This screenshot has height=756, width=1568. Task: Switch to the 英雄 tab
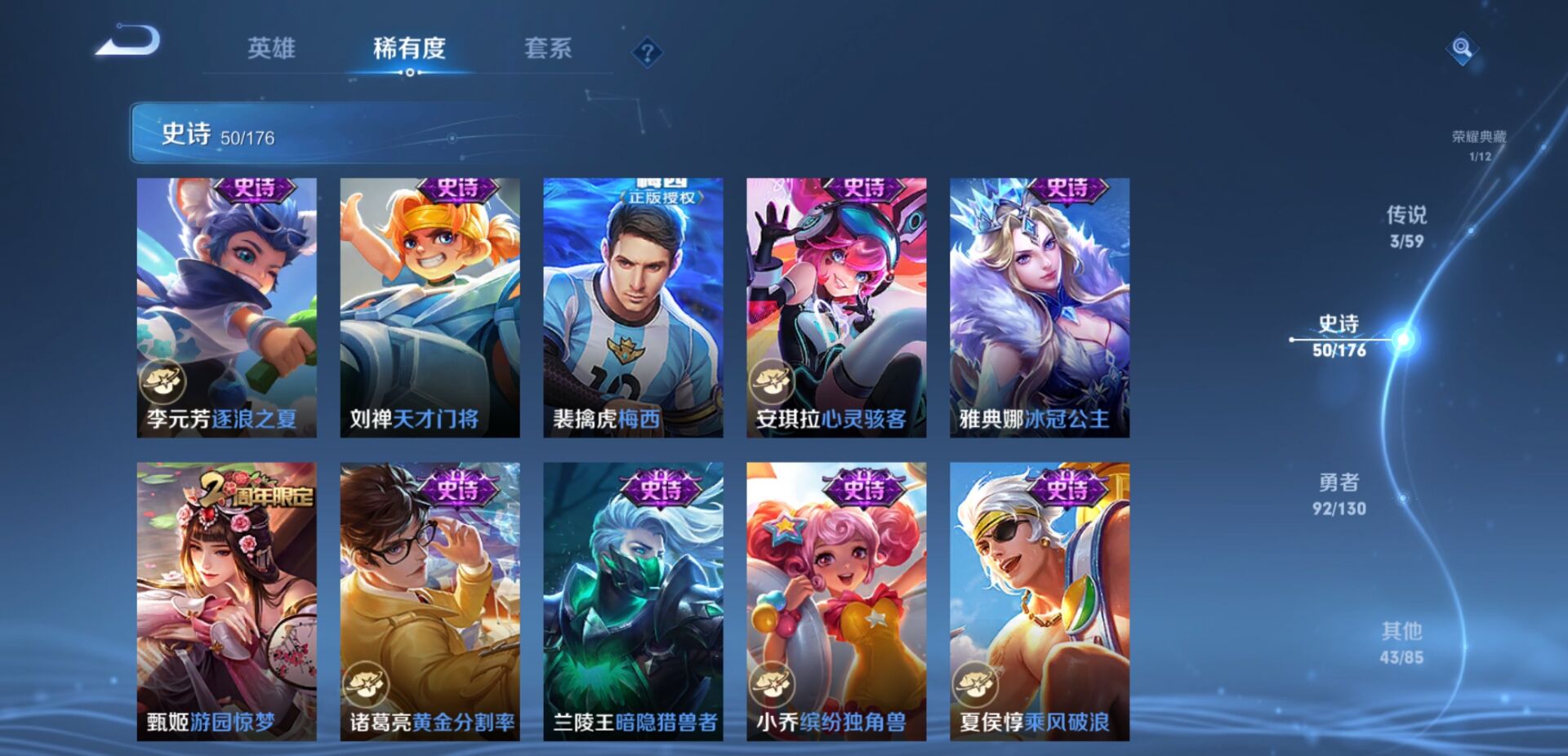tap(272, 50)
